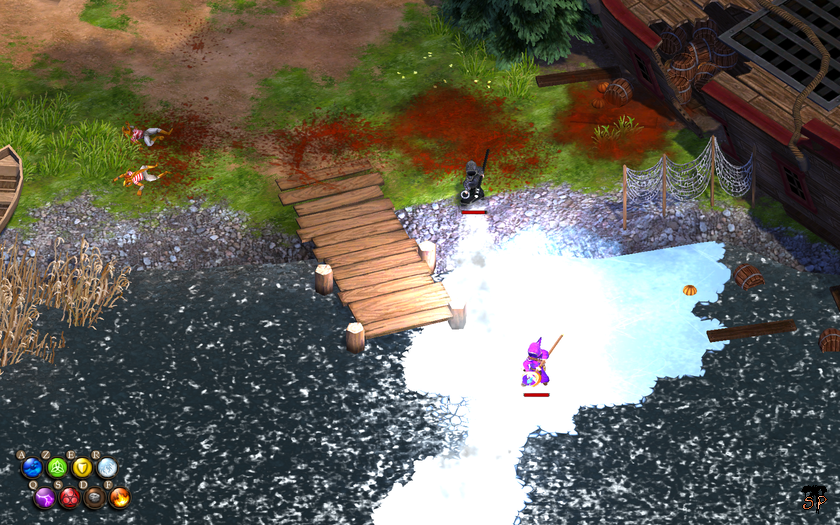
Task: Activate the brown Earth element orb
Action: tap(95, 496)
